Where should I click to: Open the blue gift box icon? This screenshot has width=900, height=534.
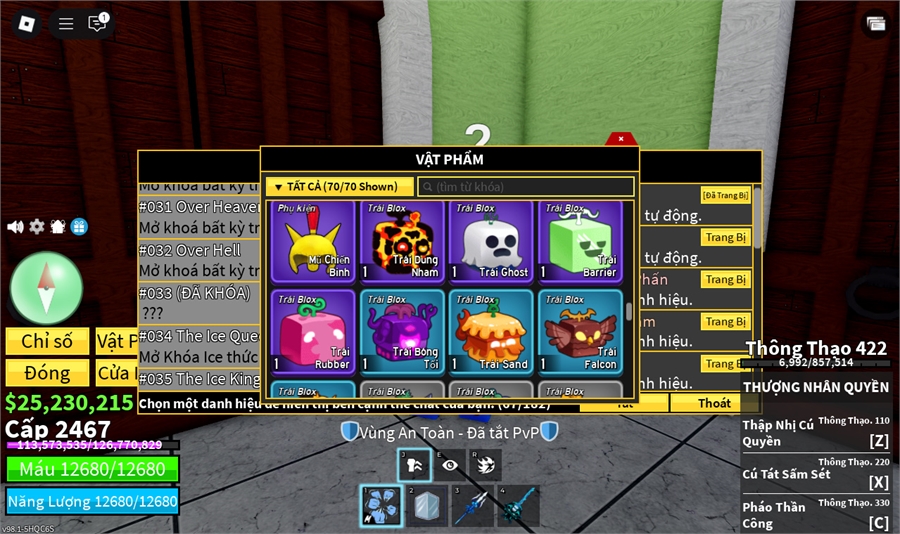coord(79,227)
